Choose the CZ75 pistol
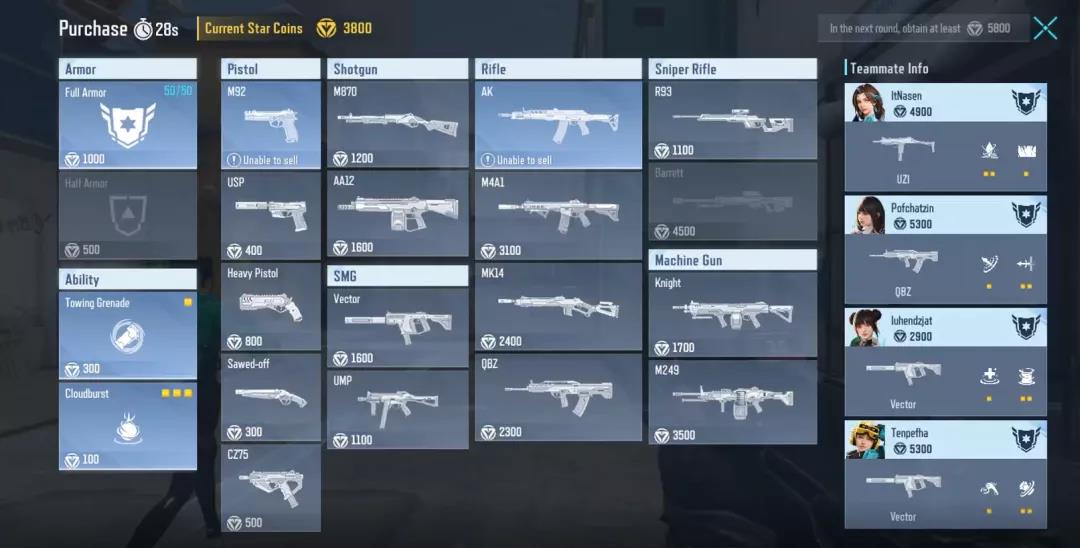The height and width of the screenshot is (548, 1080). tap(271, 487)
